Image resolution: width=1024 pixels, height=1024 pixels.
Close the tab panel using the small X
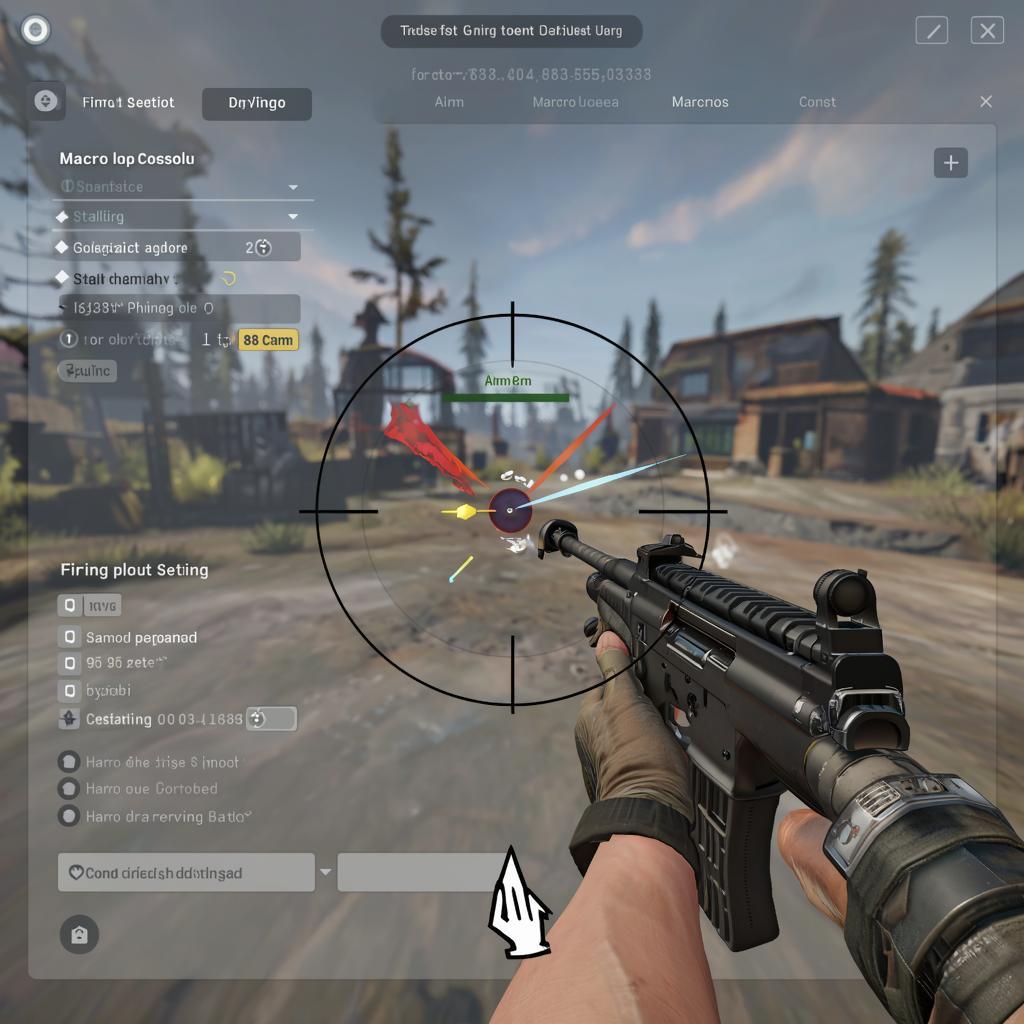tap(986, 102)
